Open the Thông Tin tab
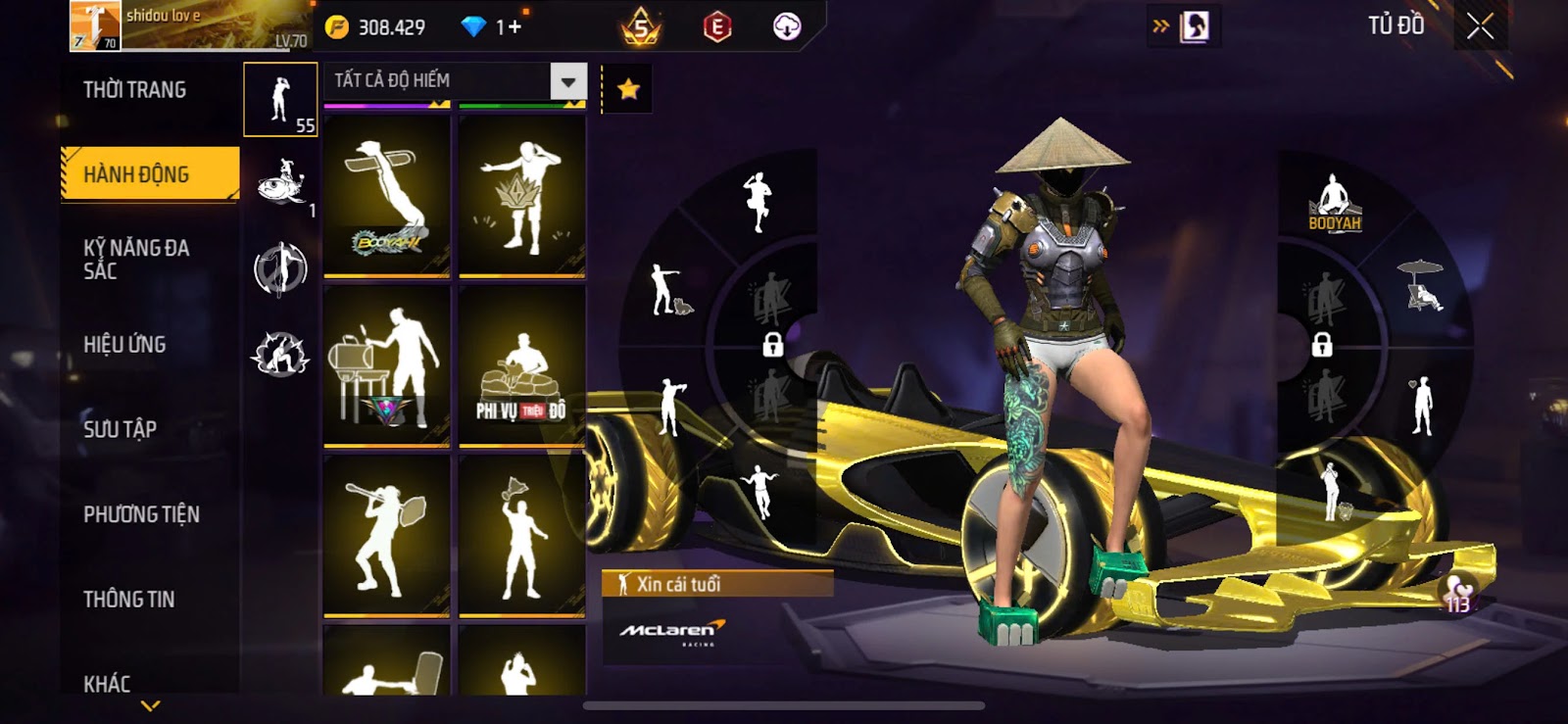 point(128,600)
